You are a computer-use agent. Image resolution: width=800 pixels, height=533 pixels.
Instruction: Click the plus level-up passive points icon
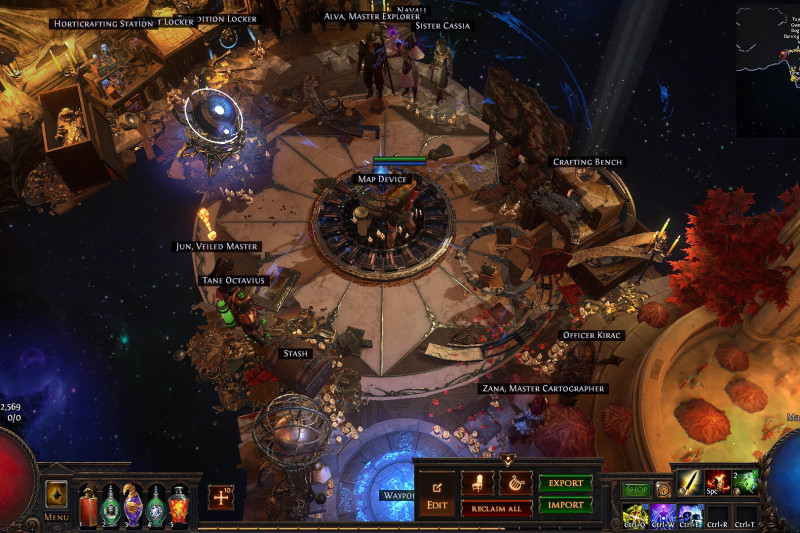(221, 496)
